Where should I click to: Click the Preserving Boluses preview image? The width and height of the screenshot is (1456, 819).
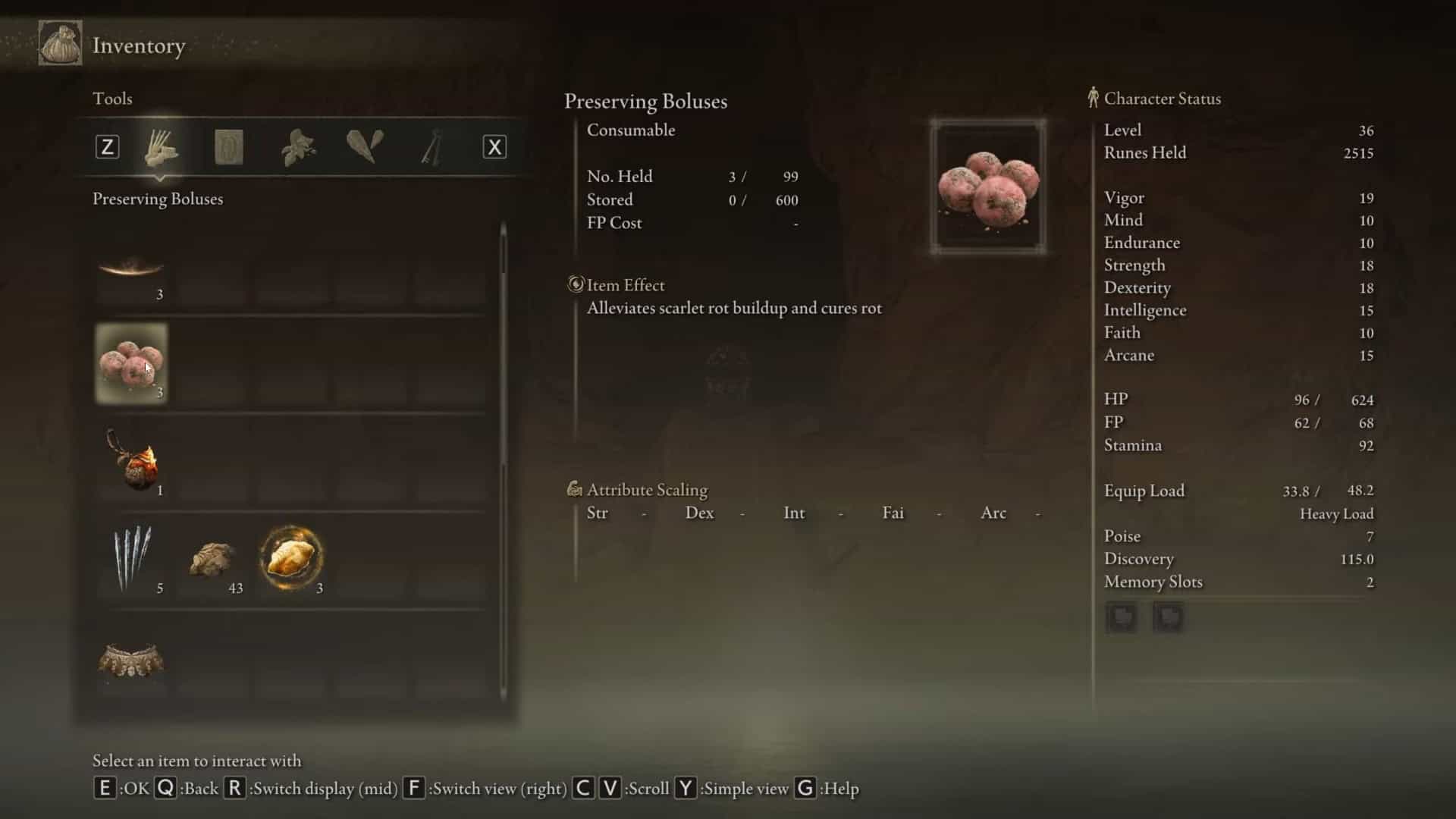[x=988, y=187]
